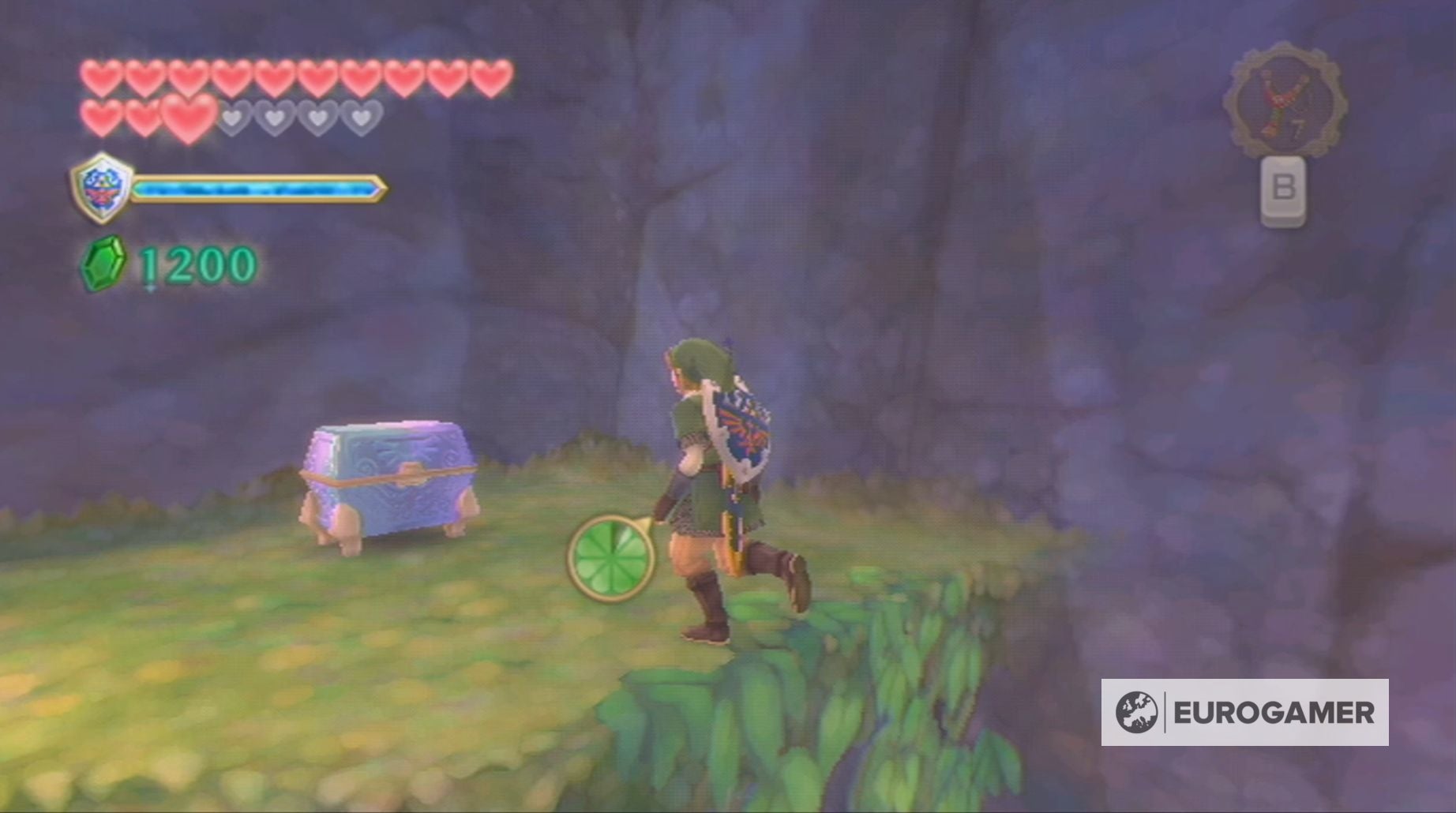Click the first red heart
The image size is (1456, 813).
101,77
